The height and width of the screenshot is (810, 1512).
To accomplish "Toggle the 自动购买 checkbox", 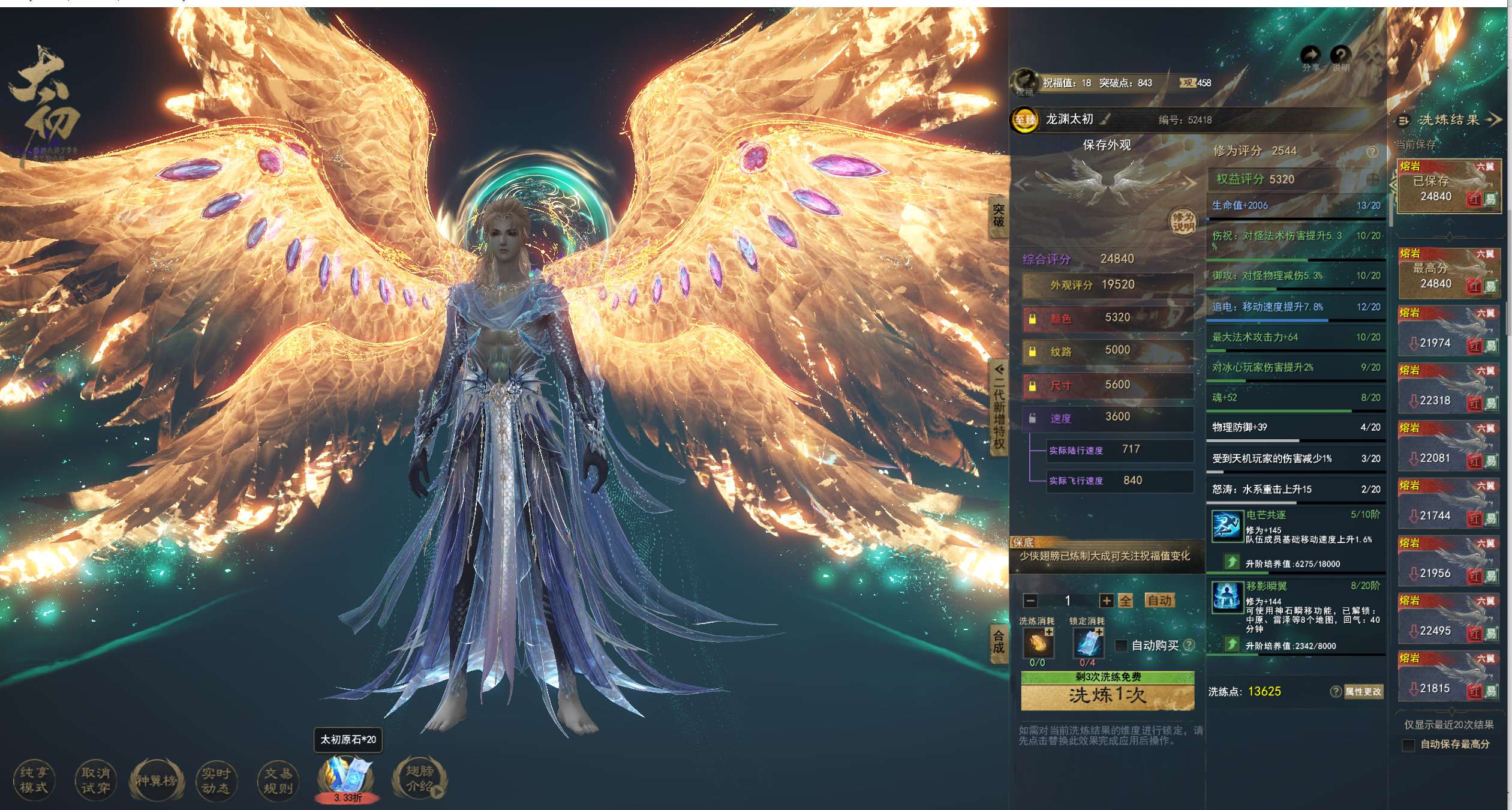I will click(1120, 646).
